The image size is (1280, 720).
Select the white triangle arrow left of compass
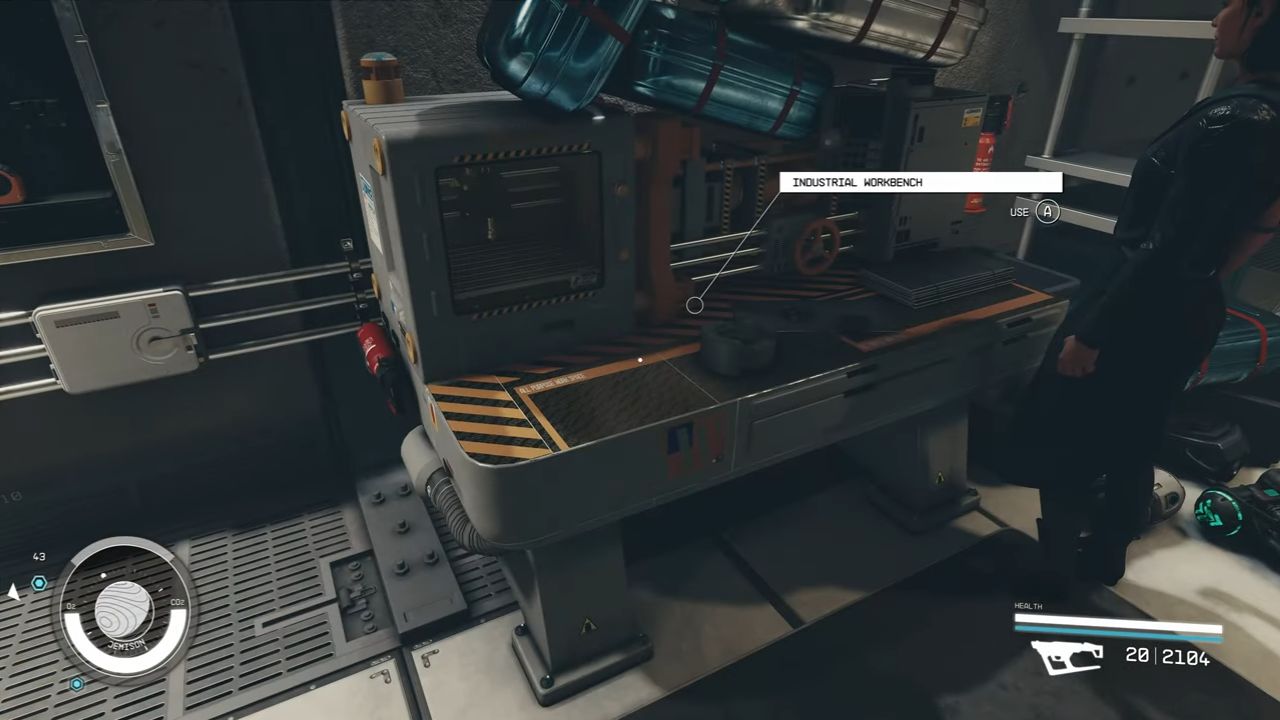point(14,594)
